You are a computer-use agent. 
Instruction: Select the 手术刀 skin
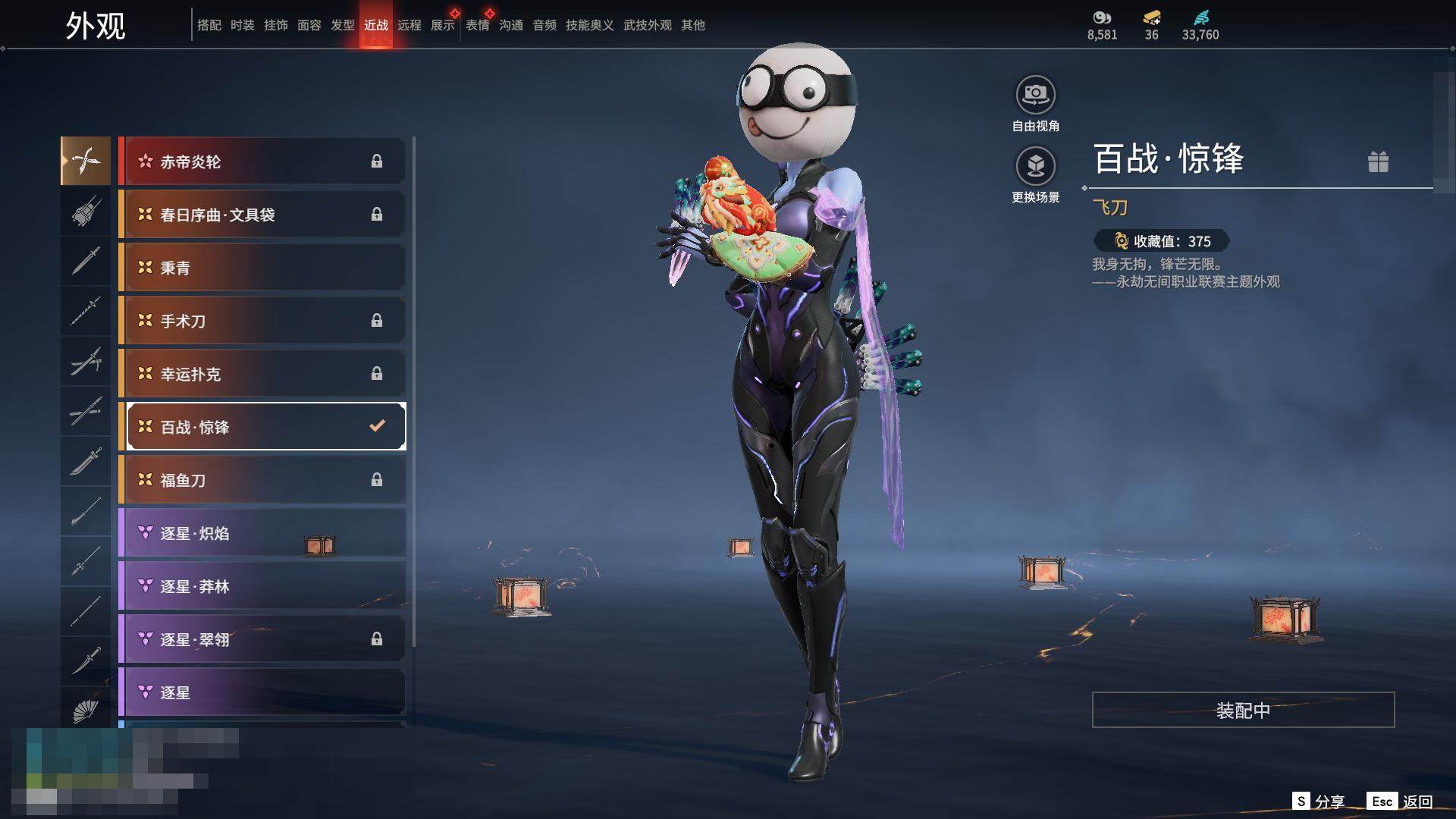[x=262, y=321]
